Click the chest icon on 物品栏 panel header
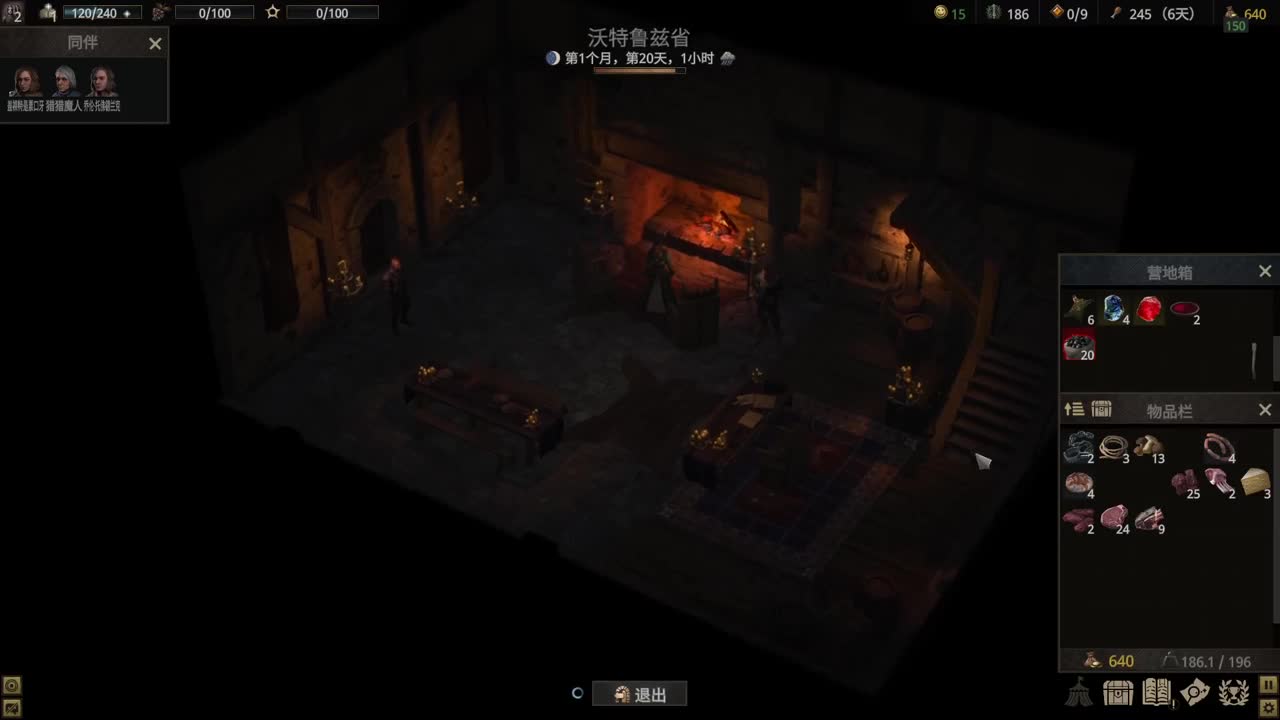1280x720 pixels. (x=1101, y=409)
